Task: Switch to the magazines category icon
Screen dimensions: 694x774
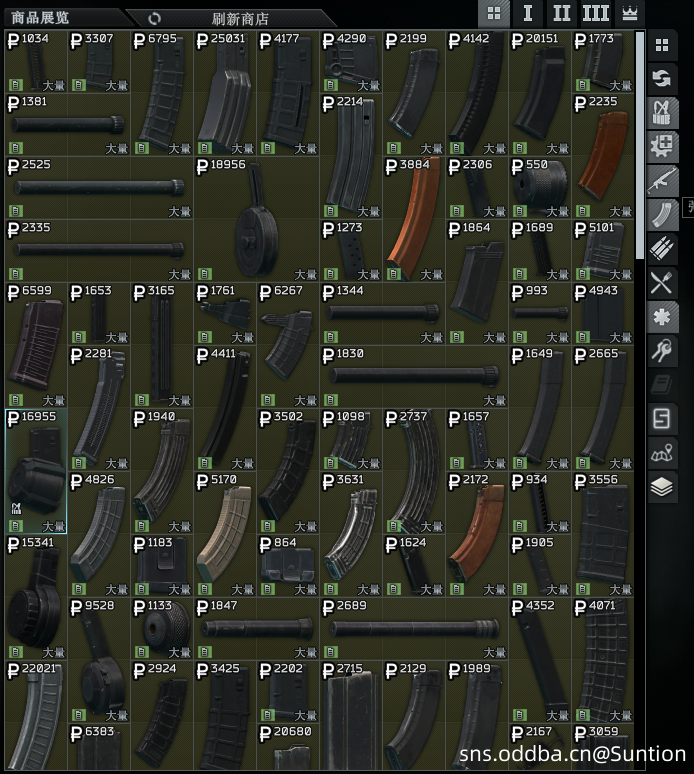Action: pyautogui.click(x=662, y=215)
